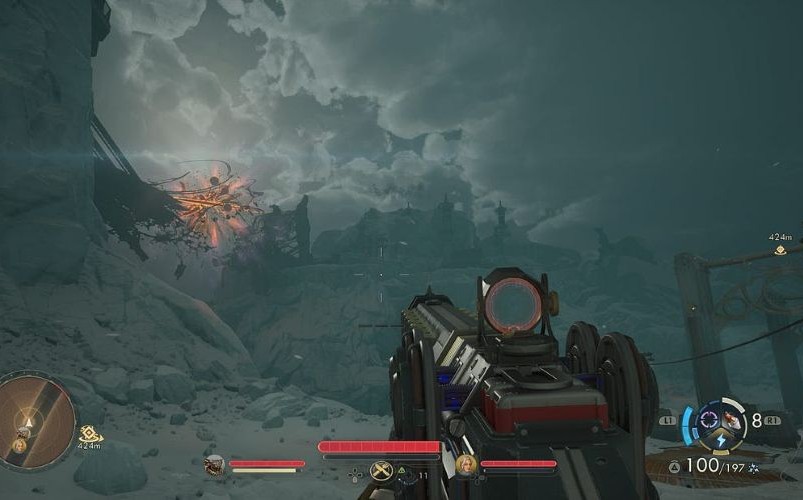
Task: Use the grenade item on the ability wheel
Action: tap(734, 421)
